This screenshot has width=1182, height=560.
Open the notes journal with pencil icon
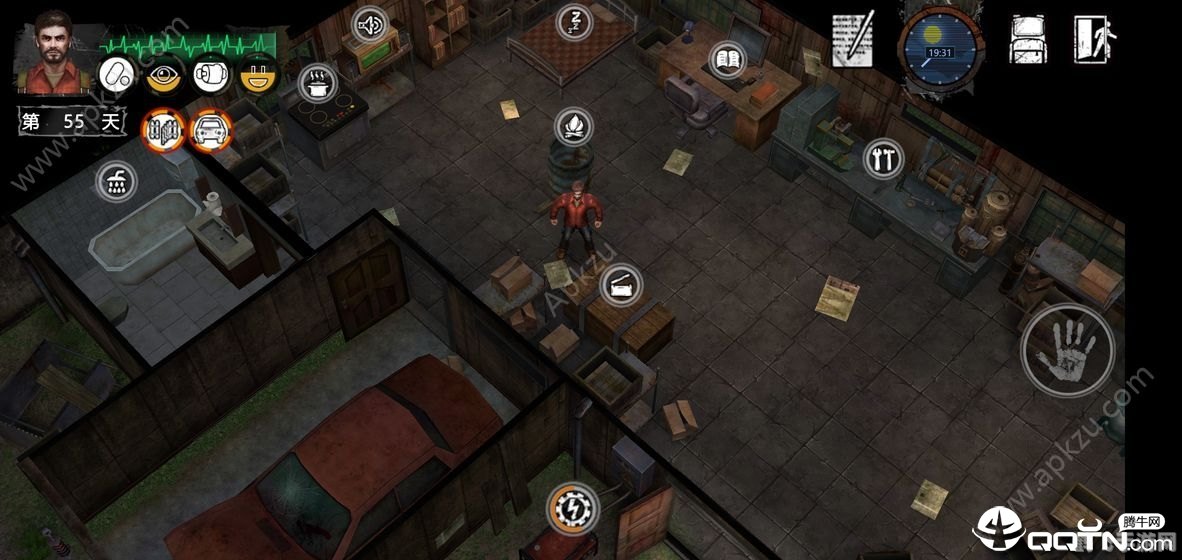[x=853, y=40]
